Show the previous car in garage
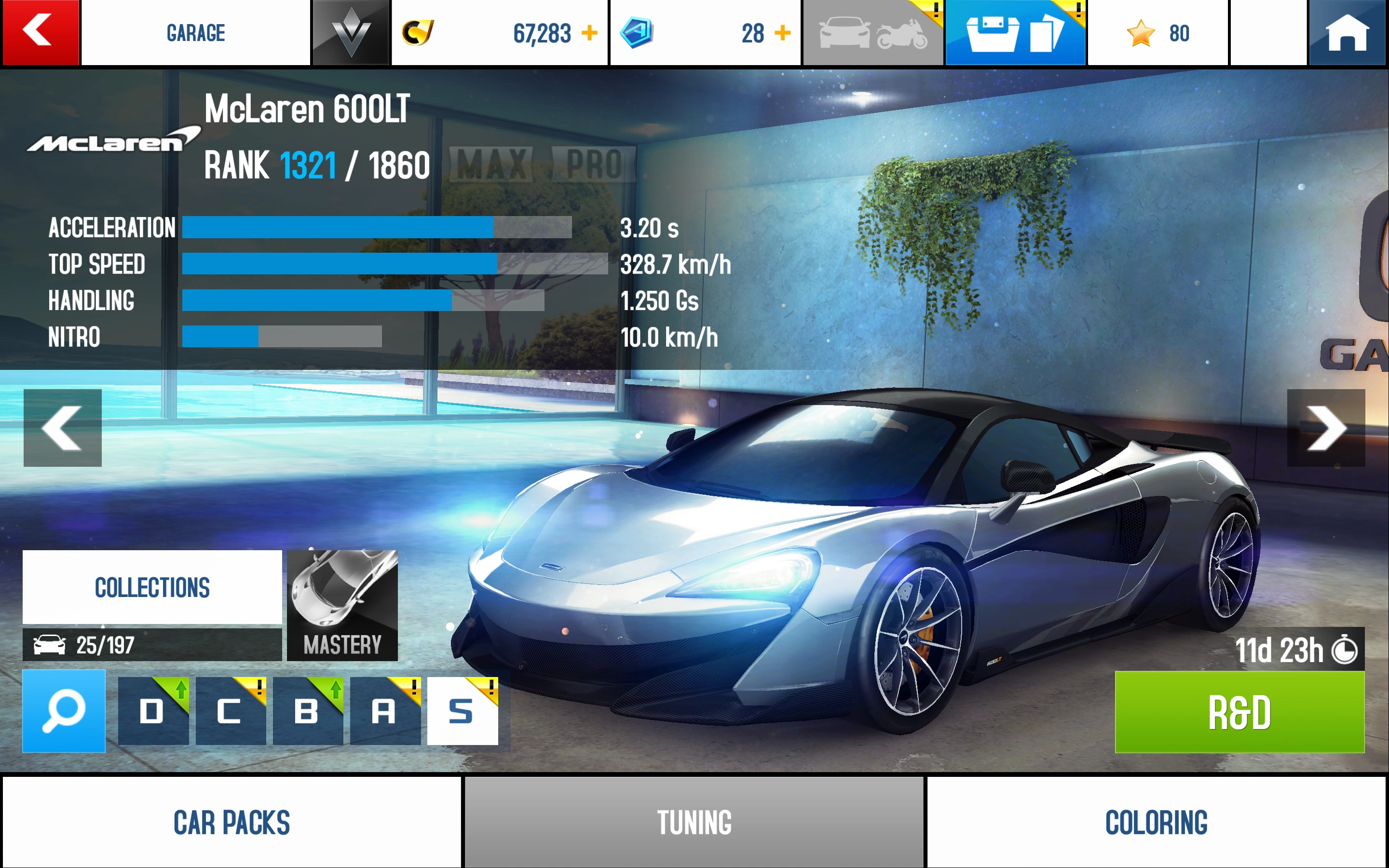 [x=63, y=428]
